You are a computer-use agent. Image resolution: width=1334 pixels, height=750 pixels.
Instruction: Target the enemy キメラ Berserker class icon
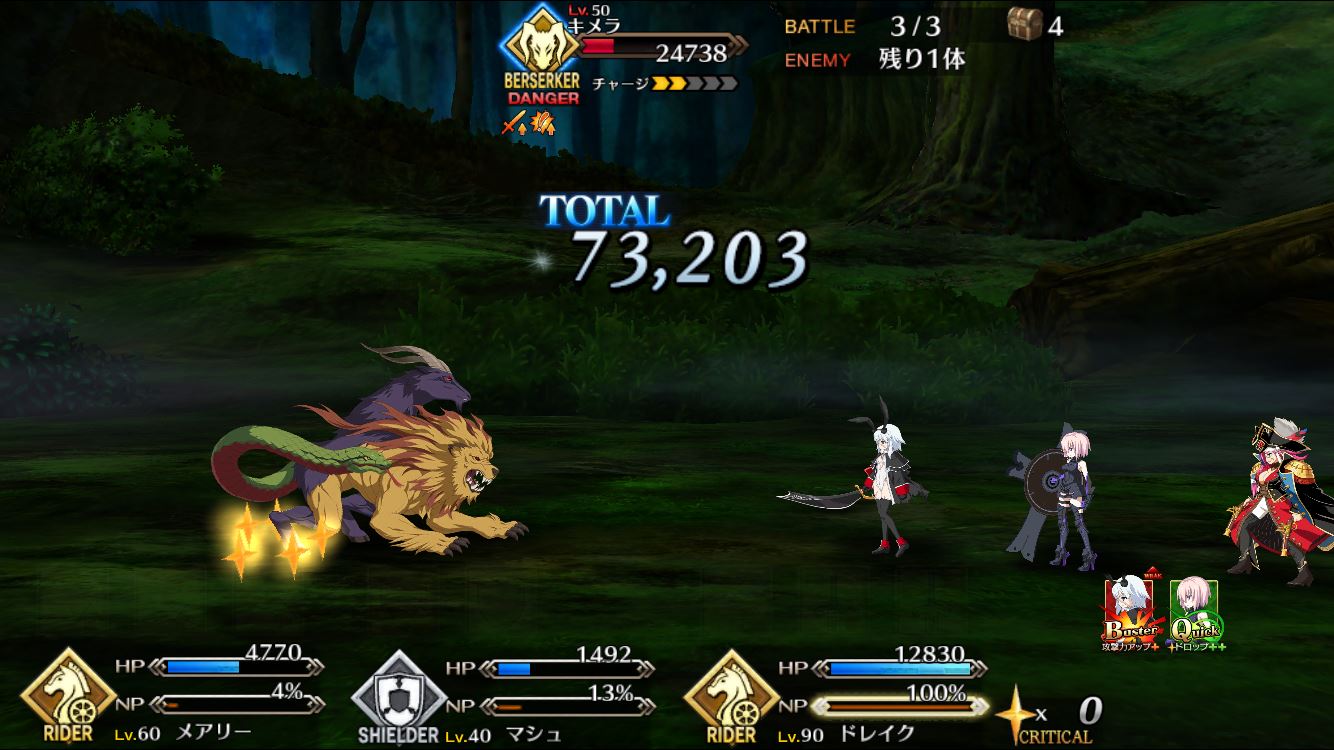[541, 45]
